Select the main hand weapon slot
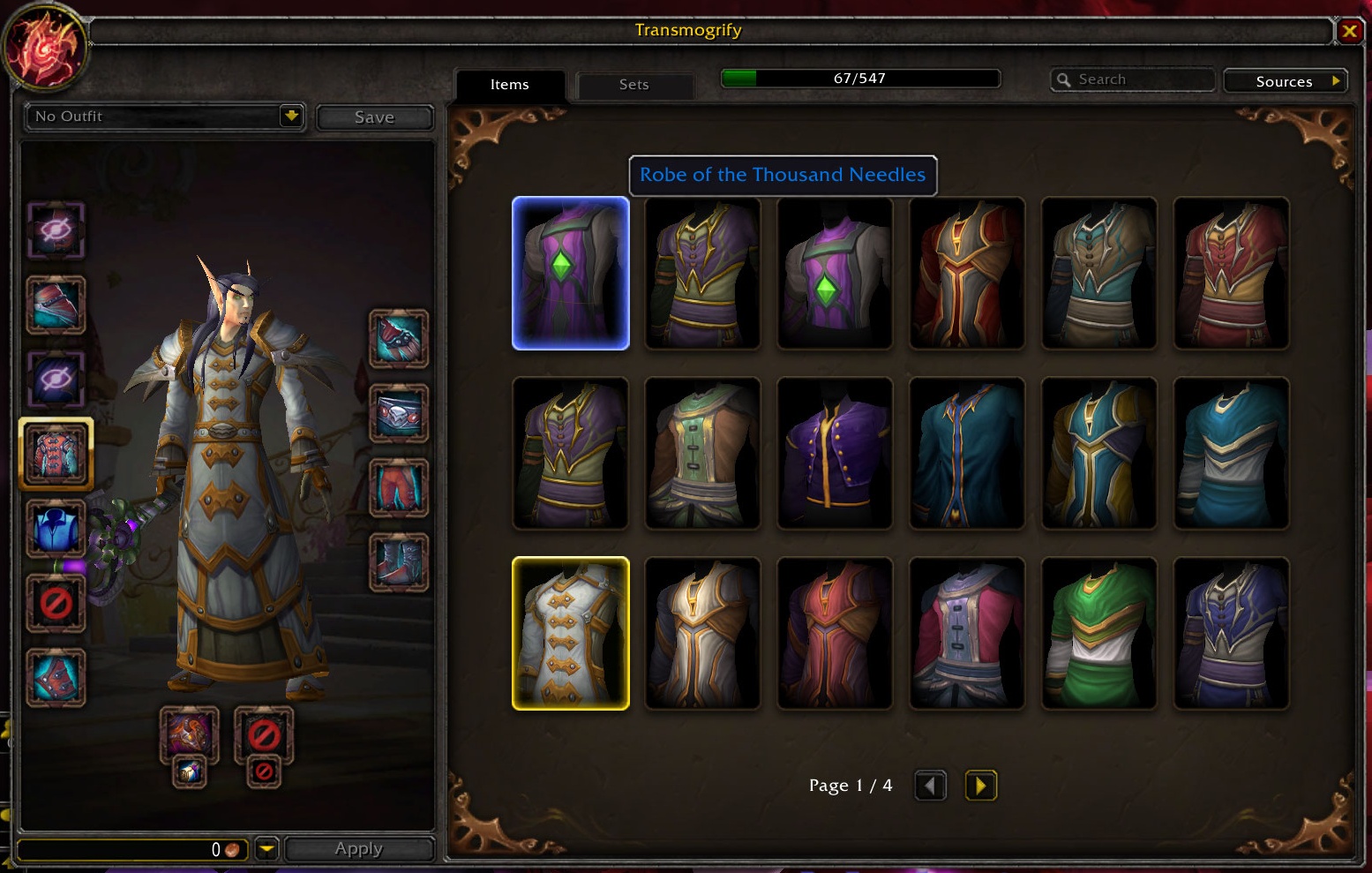This screenshot has height=873, width=1372. click(189, 734)
